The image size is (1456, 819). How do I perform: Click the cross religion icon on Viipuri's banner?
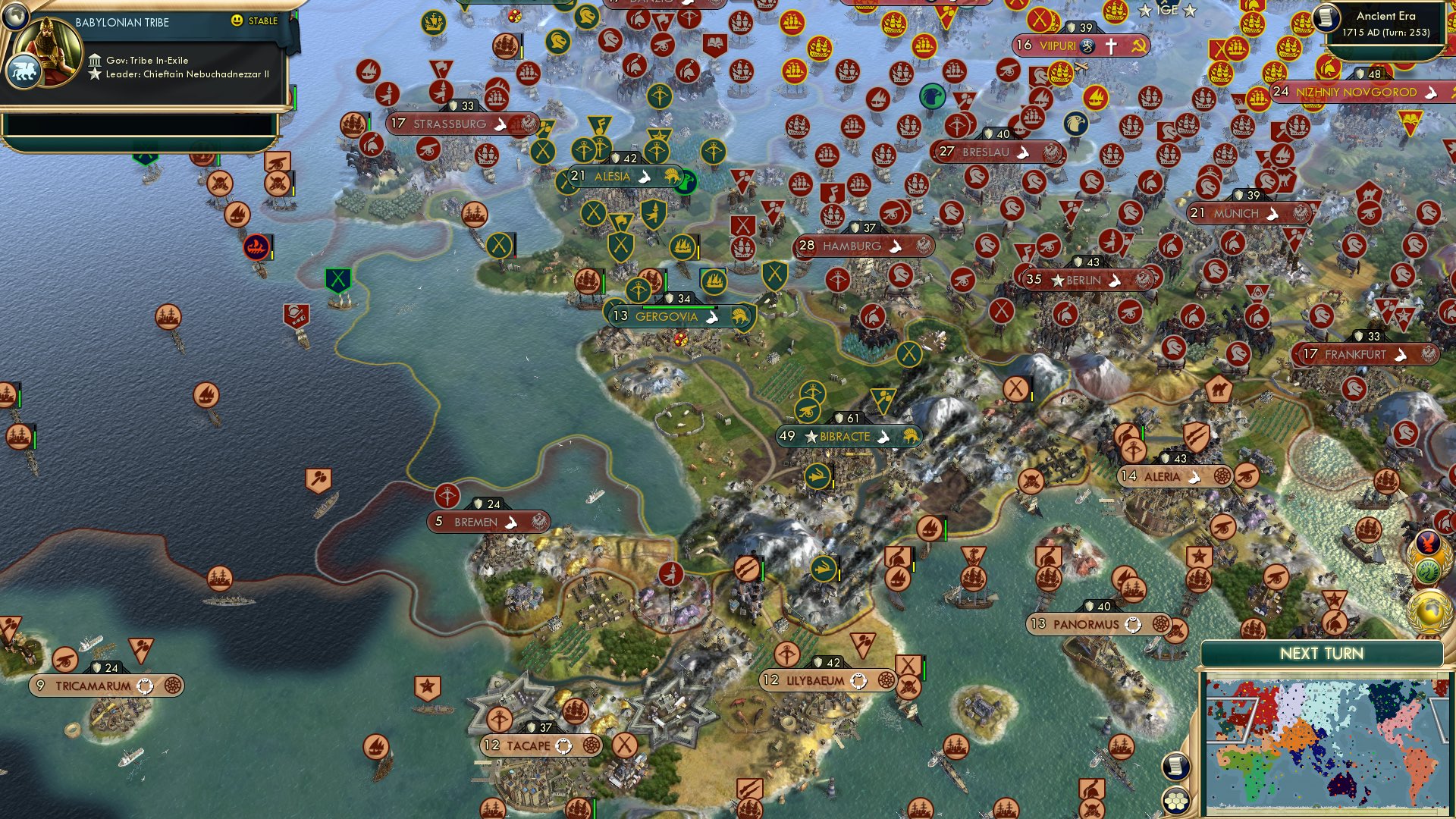[1110, 45]
